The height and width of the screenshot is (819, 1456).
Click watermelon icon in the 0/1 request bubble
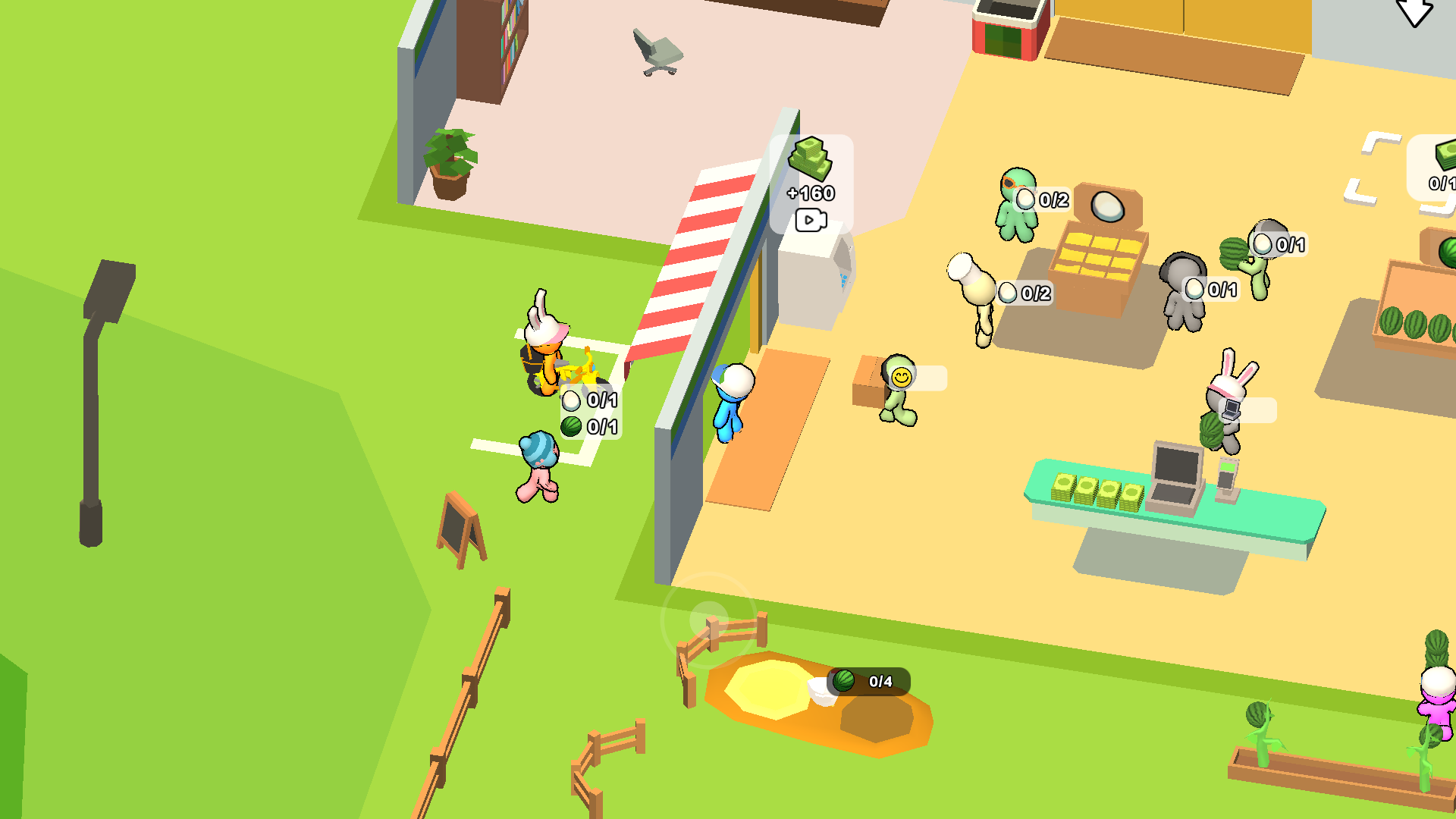click(x=573, y=425)
